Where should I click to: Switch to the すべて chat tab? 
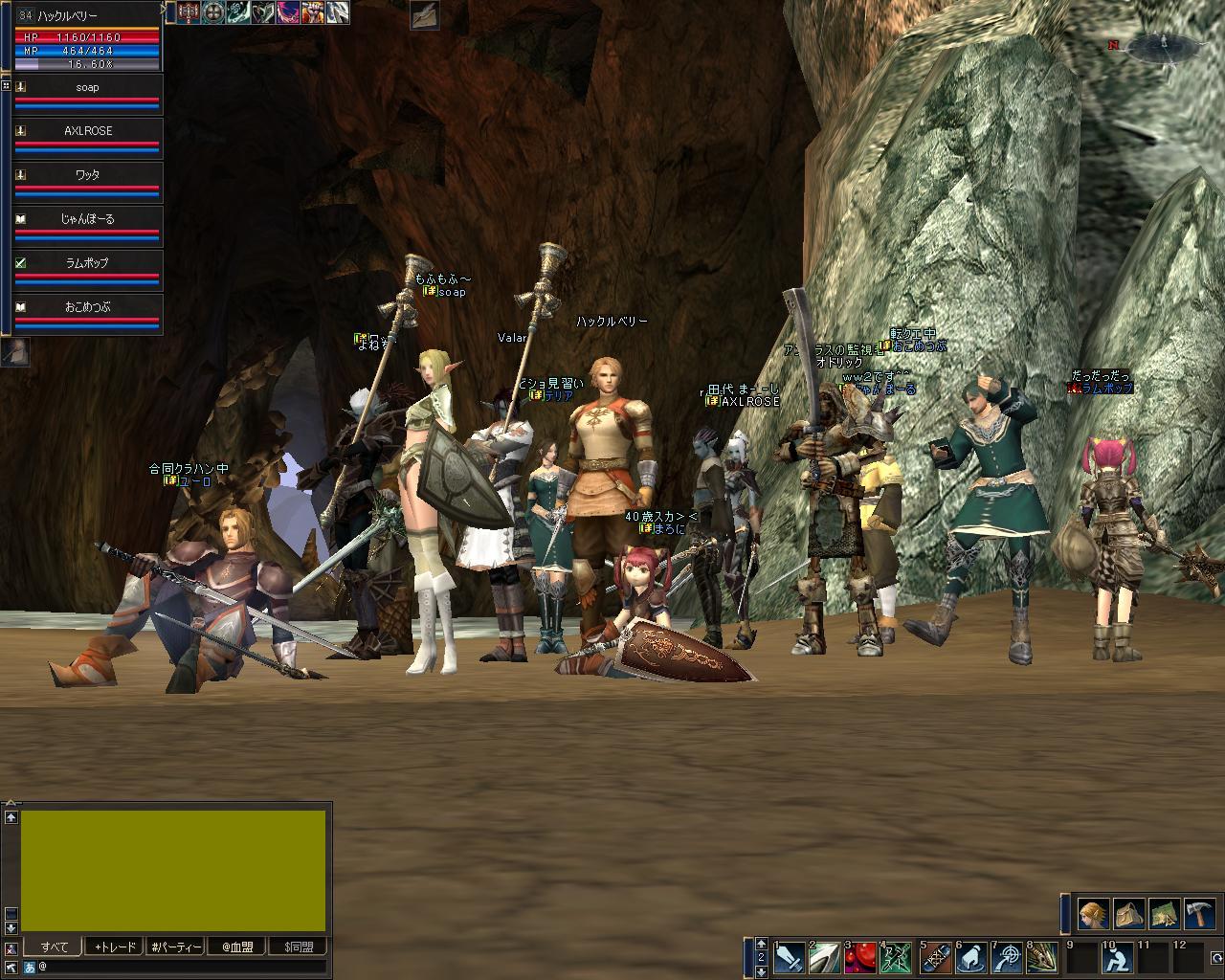54,947
